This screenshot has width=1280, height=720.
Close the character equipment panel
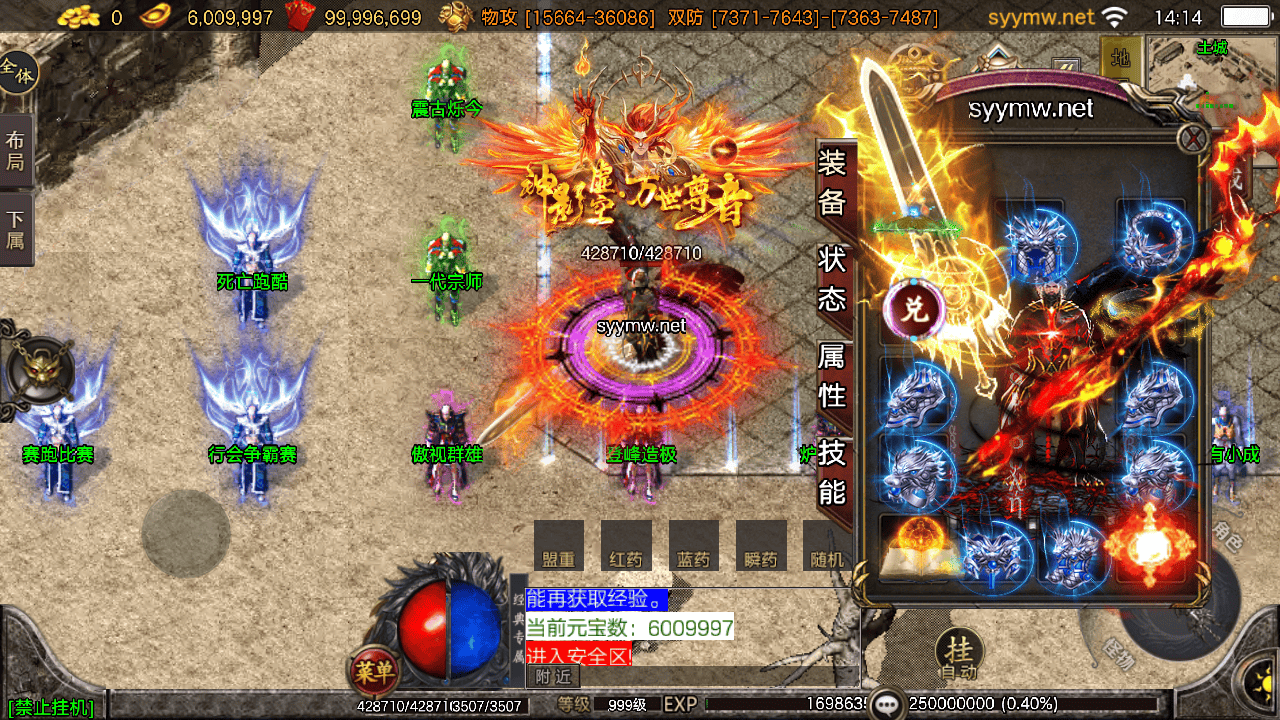(1193, 138)
